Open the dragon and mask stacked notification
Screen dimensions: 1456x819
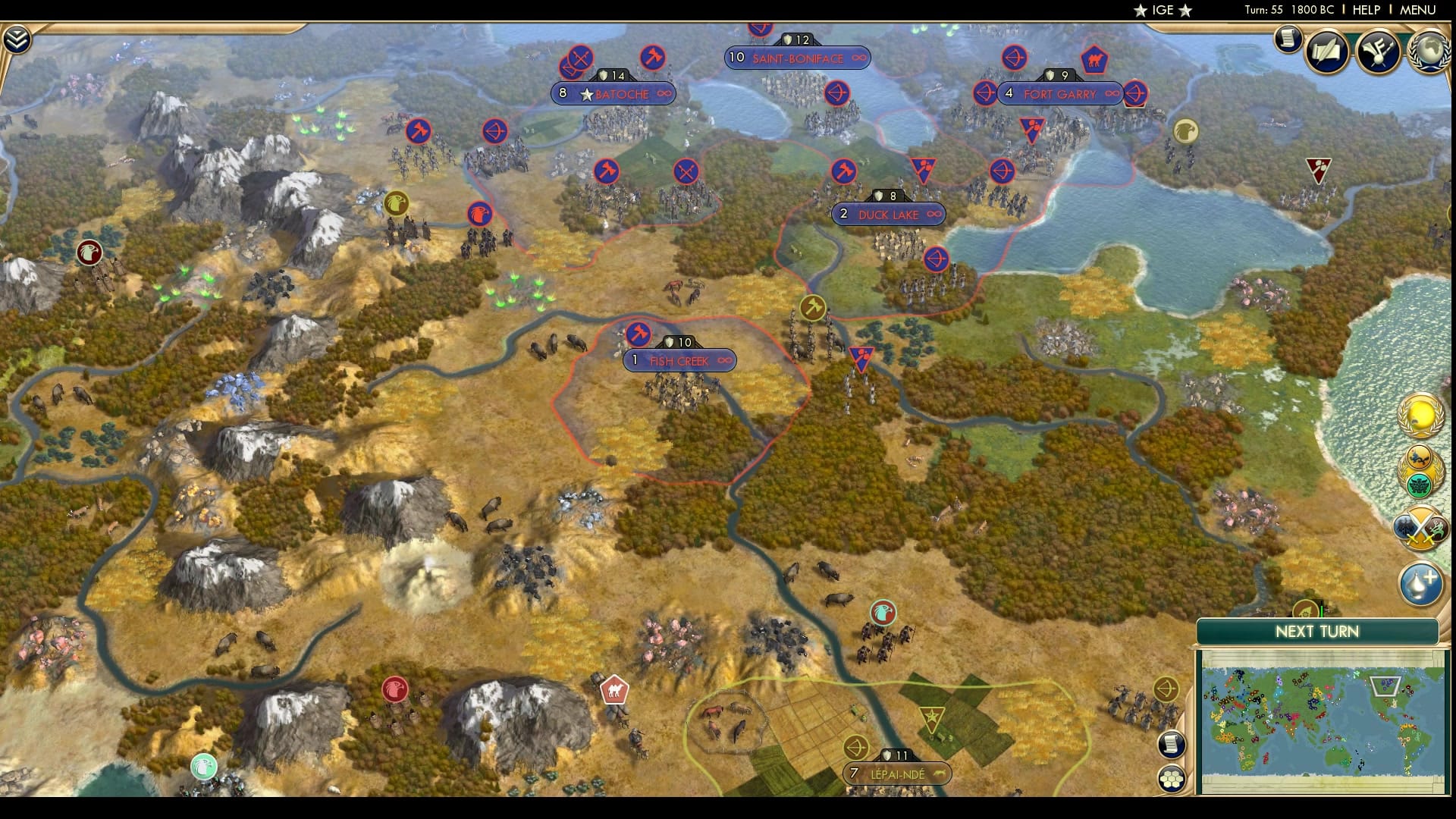[x=1420, y=472]
